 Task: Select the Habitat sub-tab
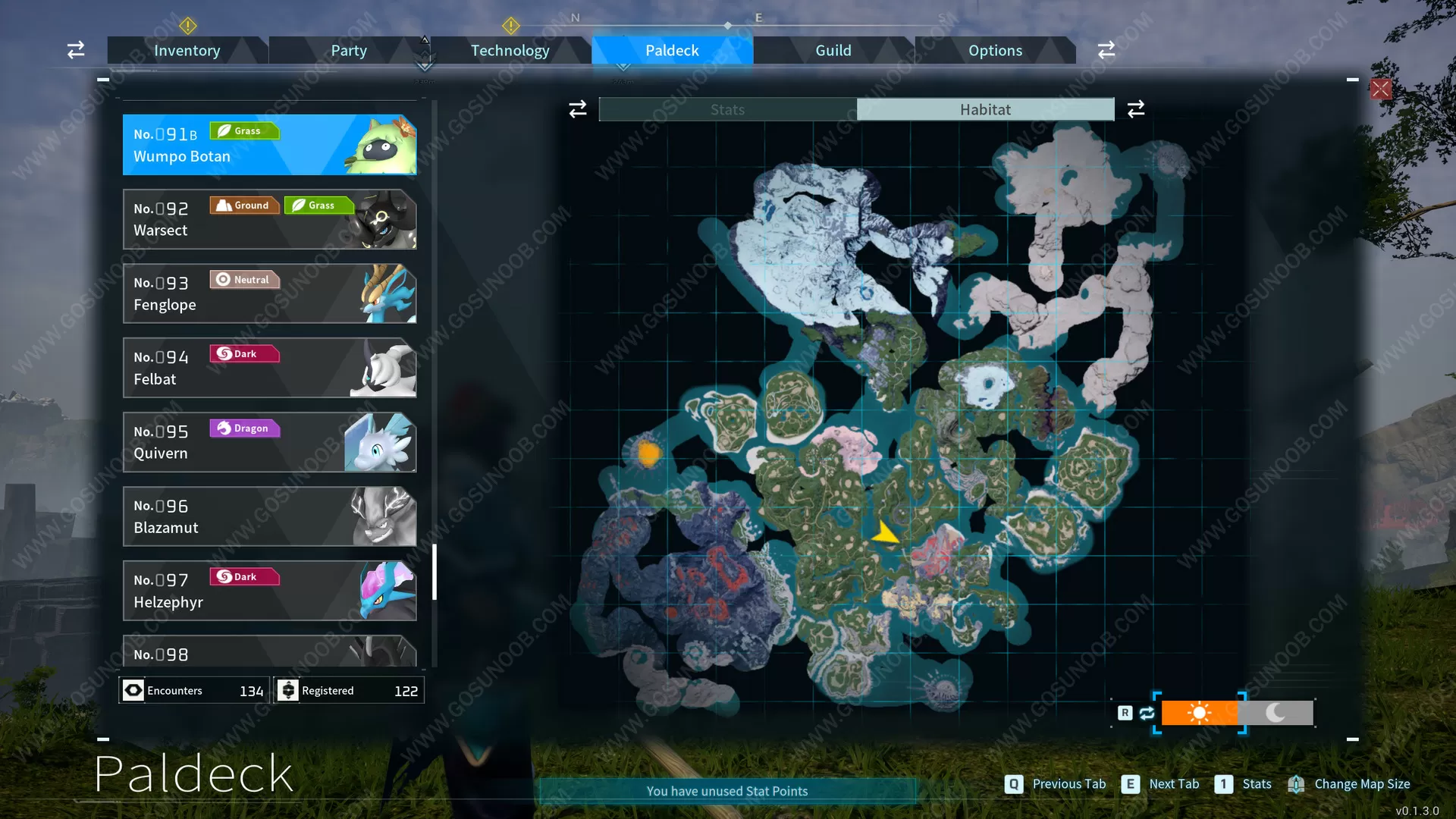point(985,110)
